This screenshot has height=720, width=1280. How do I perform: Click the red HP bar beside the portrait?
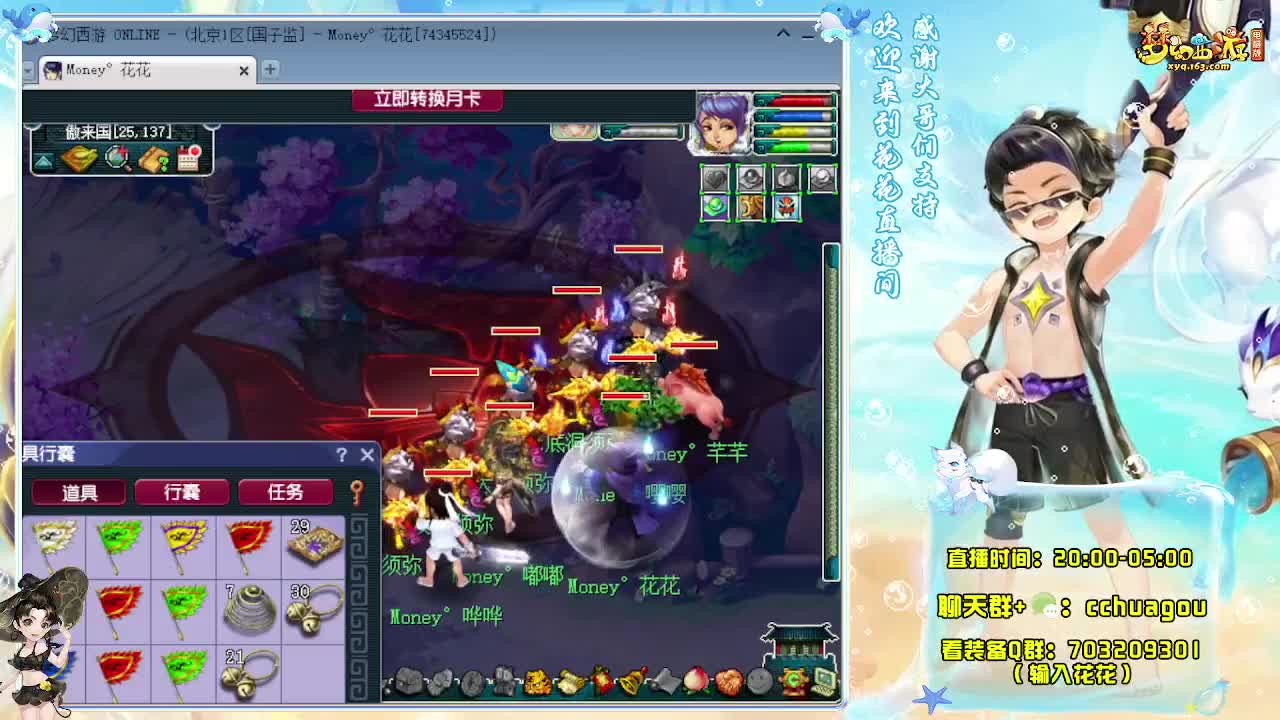pyautogui.click(x=795, y=100)
